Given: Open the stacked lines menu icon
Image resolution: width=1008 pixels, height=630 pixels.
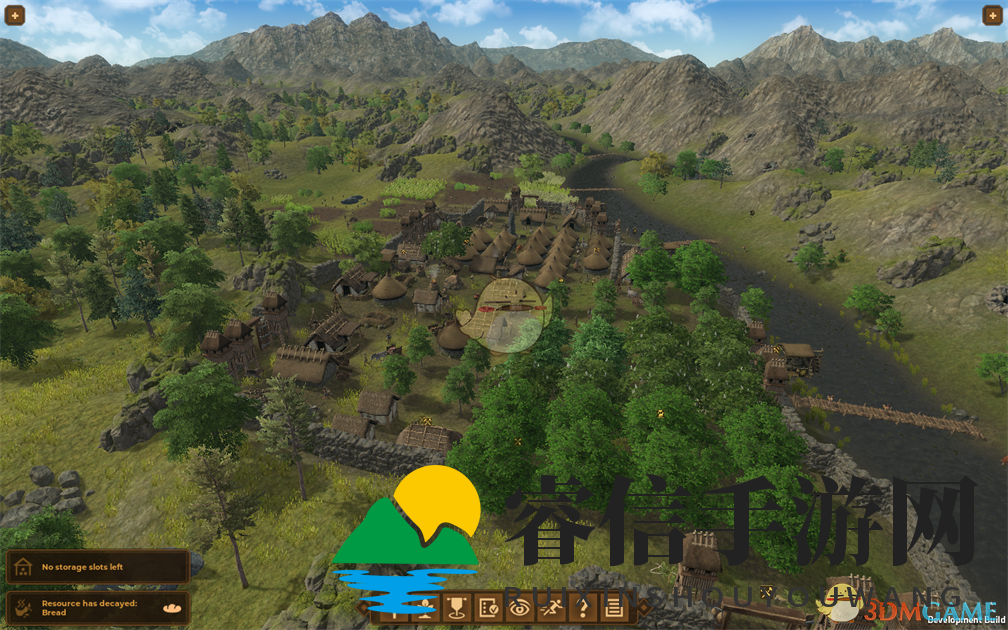Looking at the screenshot, I should (613, 606).
